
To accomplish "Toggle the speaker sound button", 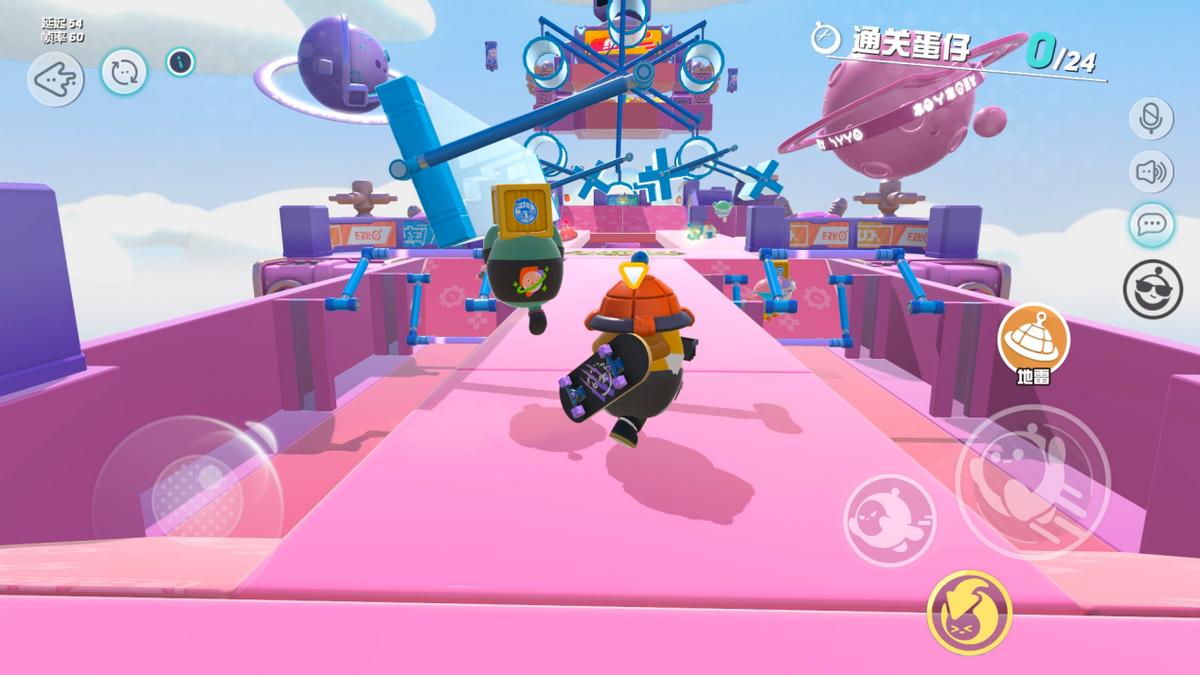I will (1151, 172).
